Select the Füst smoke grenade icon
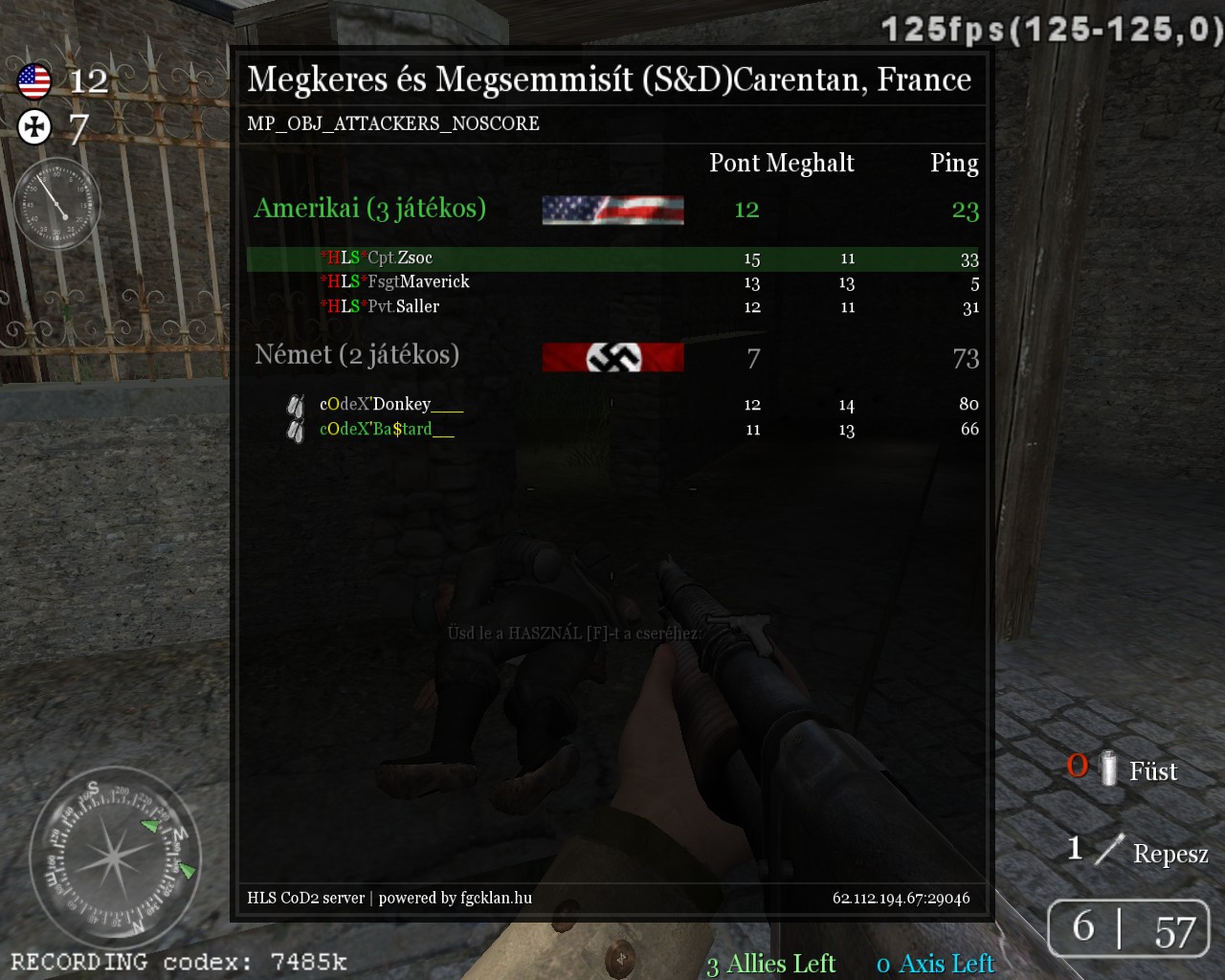This screenshot has width=1225, height=980. (x=1109, y=768)
